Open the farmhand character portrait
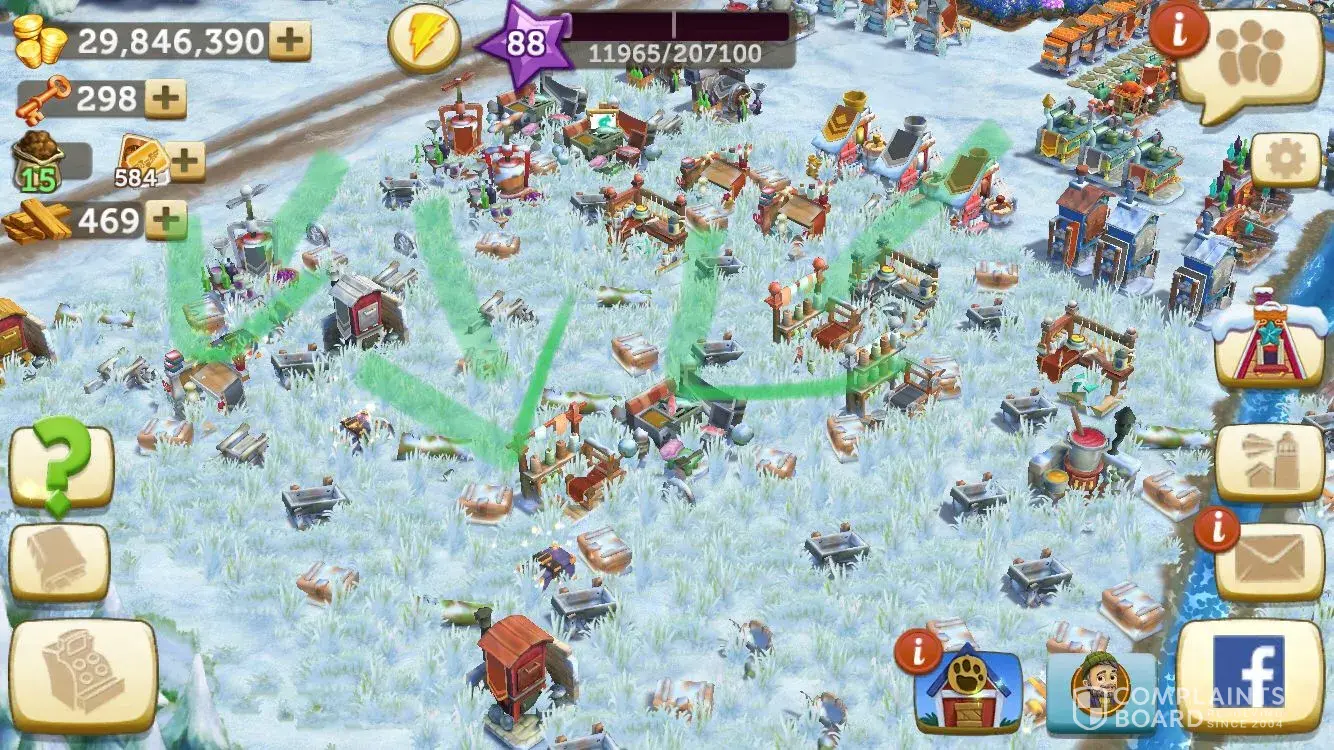The image size is (1334, 750). [1100, 690]
